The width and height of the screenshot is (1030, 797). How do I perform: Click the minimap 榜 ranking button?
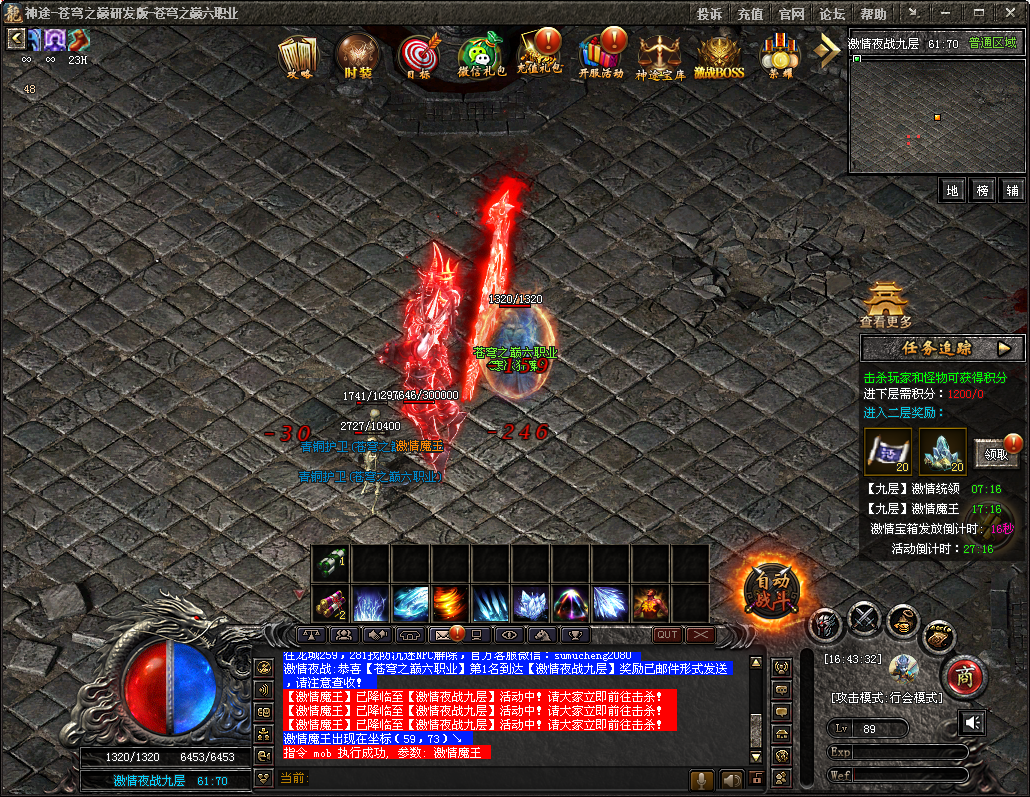[x=982, y=190]
